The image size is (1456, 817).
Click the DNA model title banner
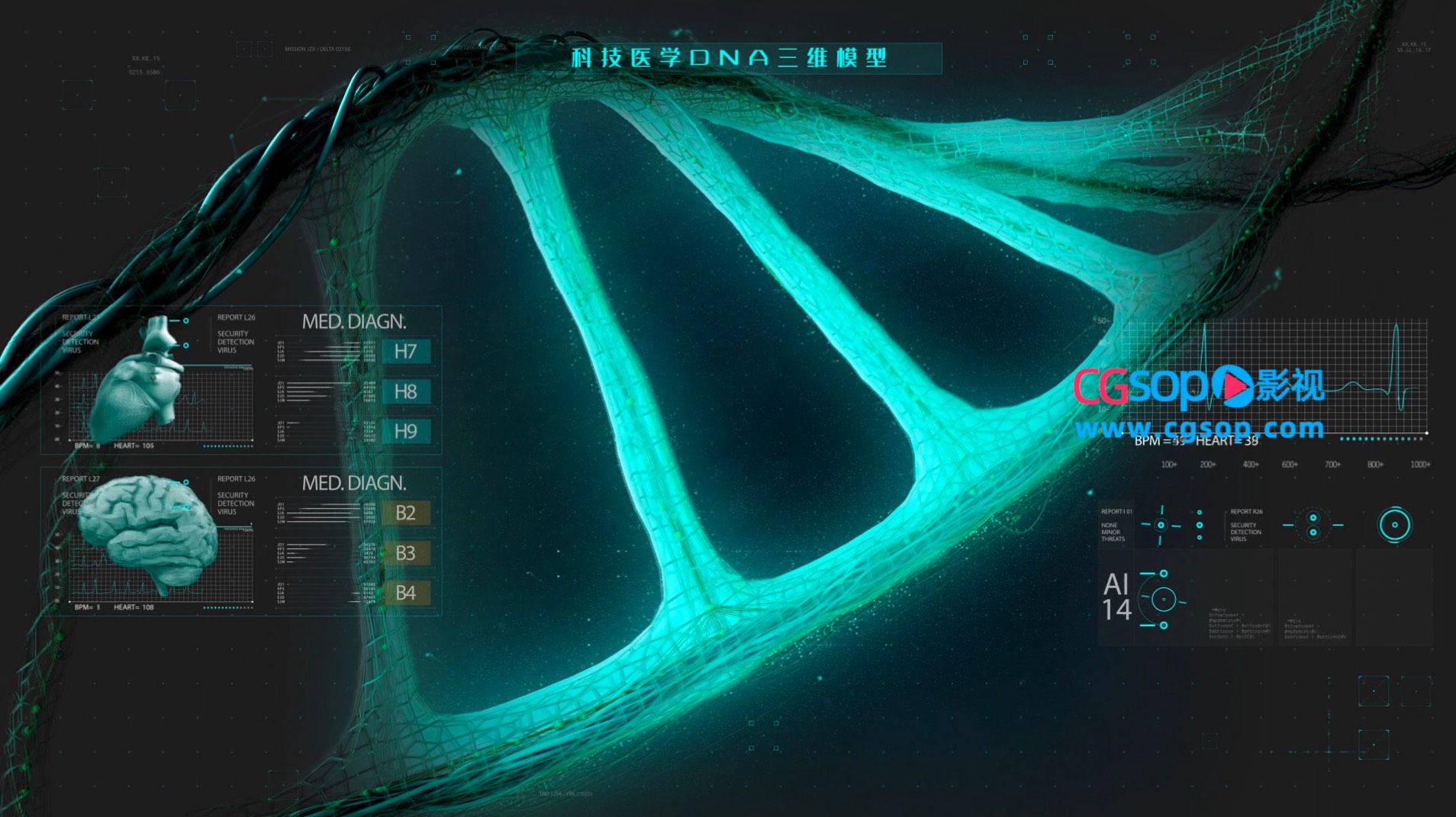(x=729, y=58)
